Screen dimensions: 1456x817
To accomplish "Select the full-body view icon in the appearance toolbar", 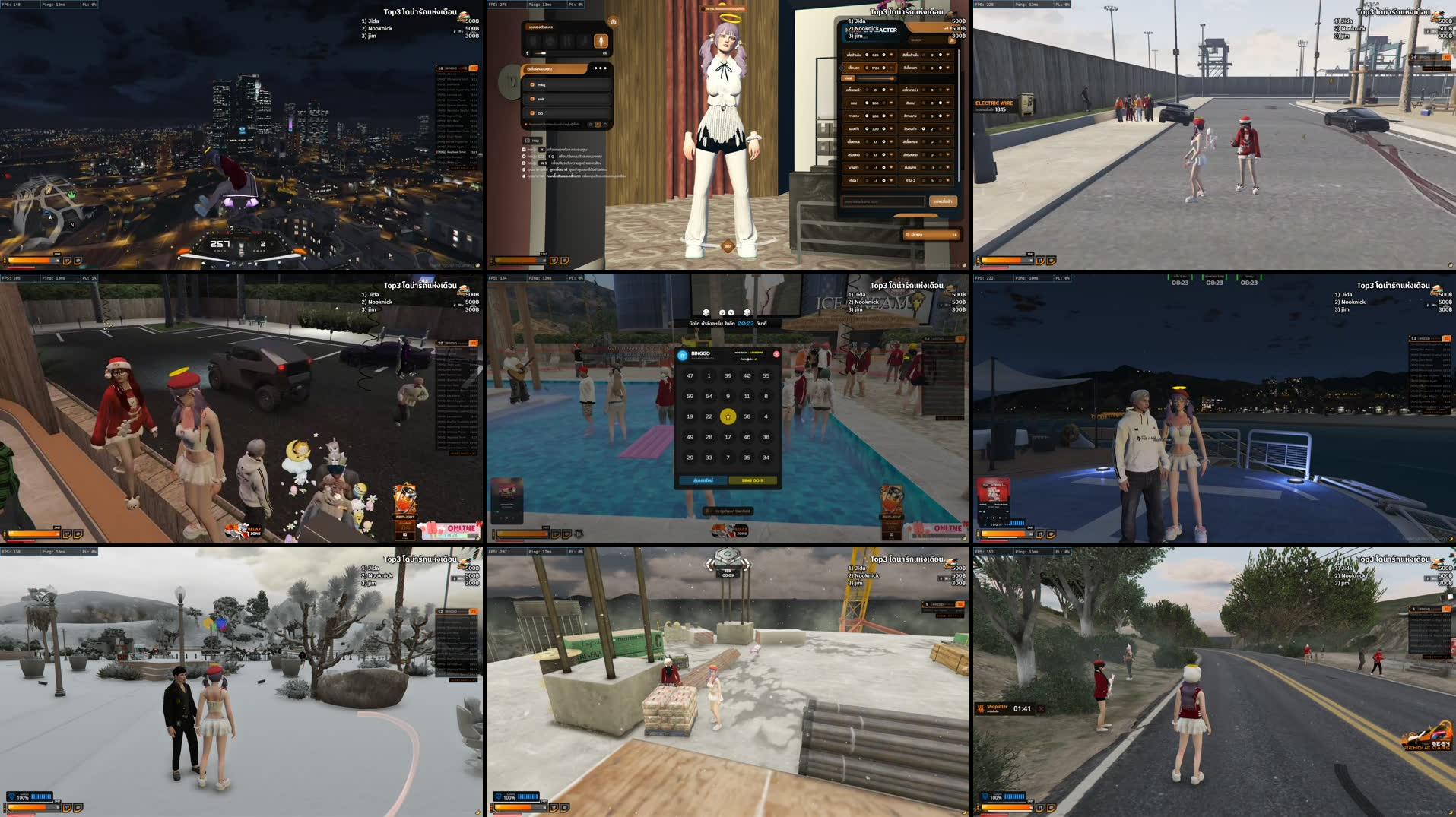I will coord(602,42).
